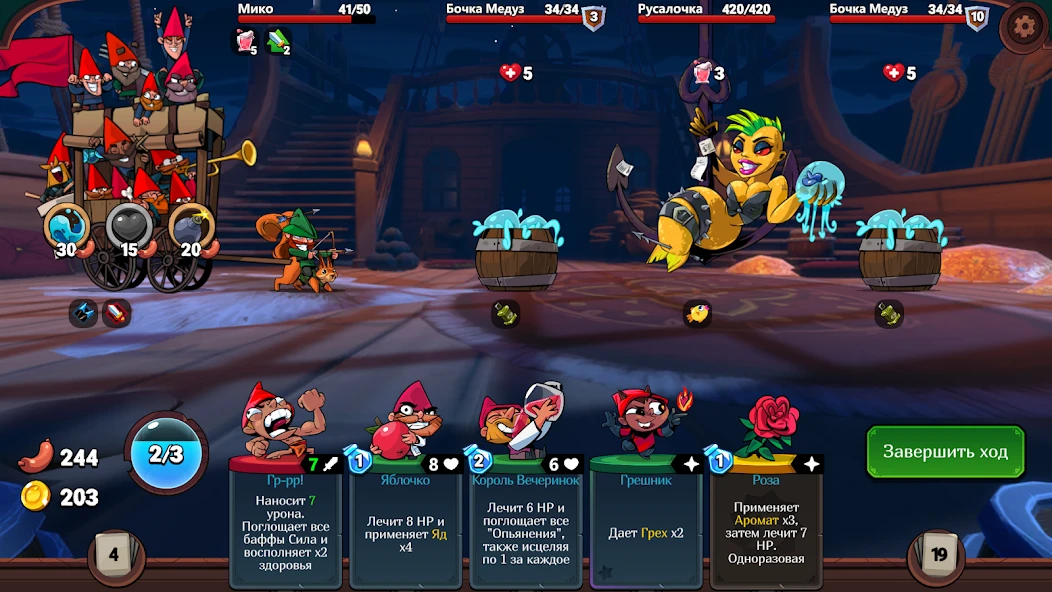
Task: Select the Яблочко card
Action: (x=405, y=510)
